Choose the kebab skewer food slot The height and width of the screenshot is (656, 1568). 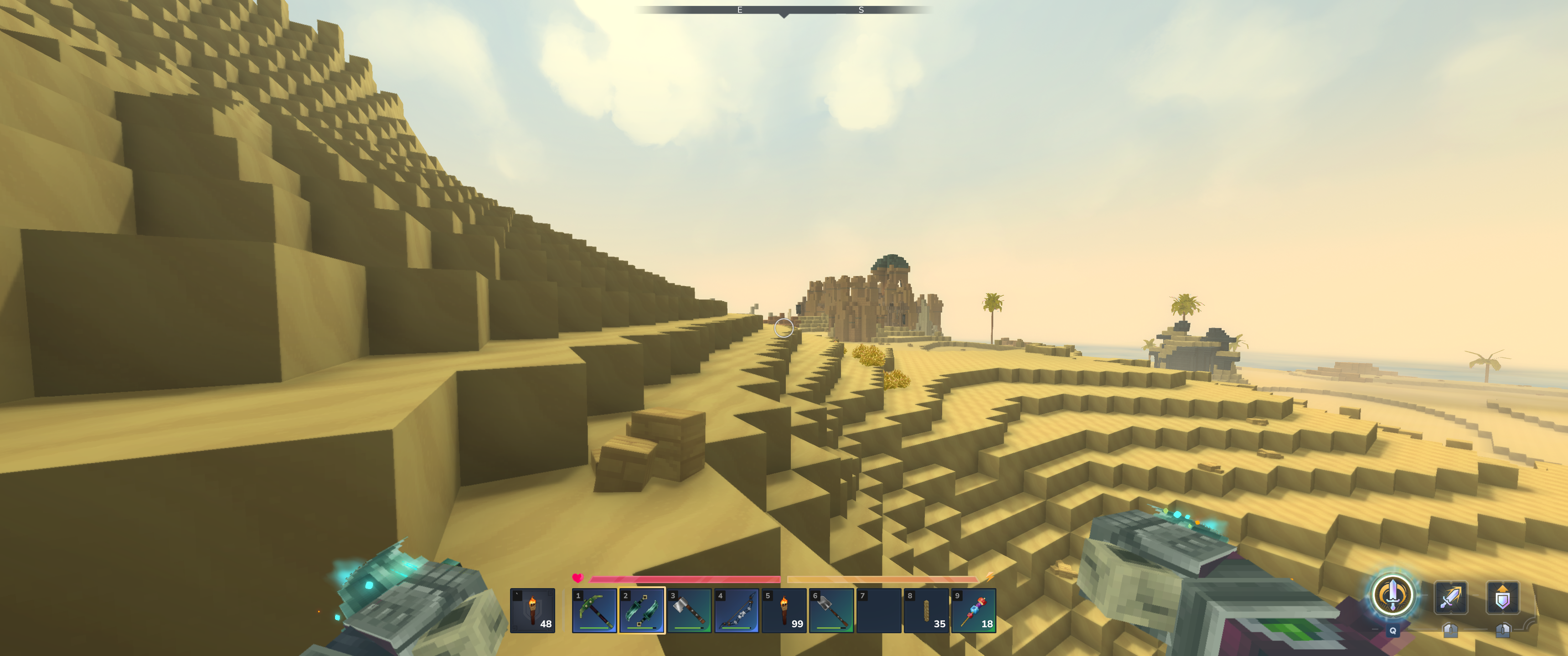[x=974, y=610]
